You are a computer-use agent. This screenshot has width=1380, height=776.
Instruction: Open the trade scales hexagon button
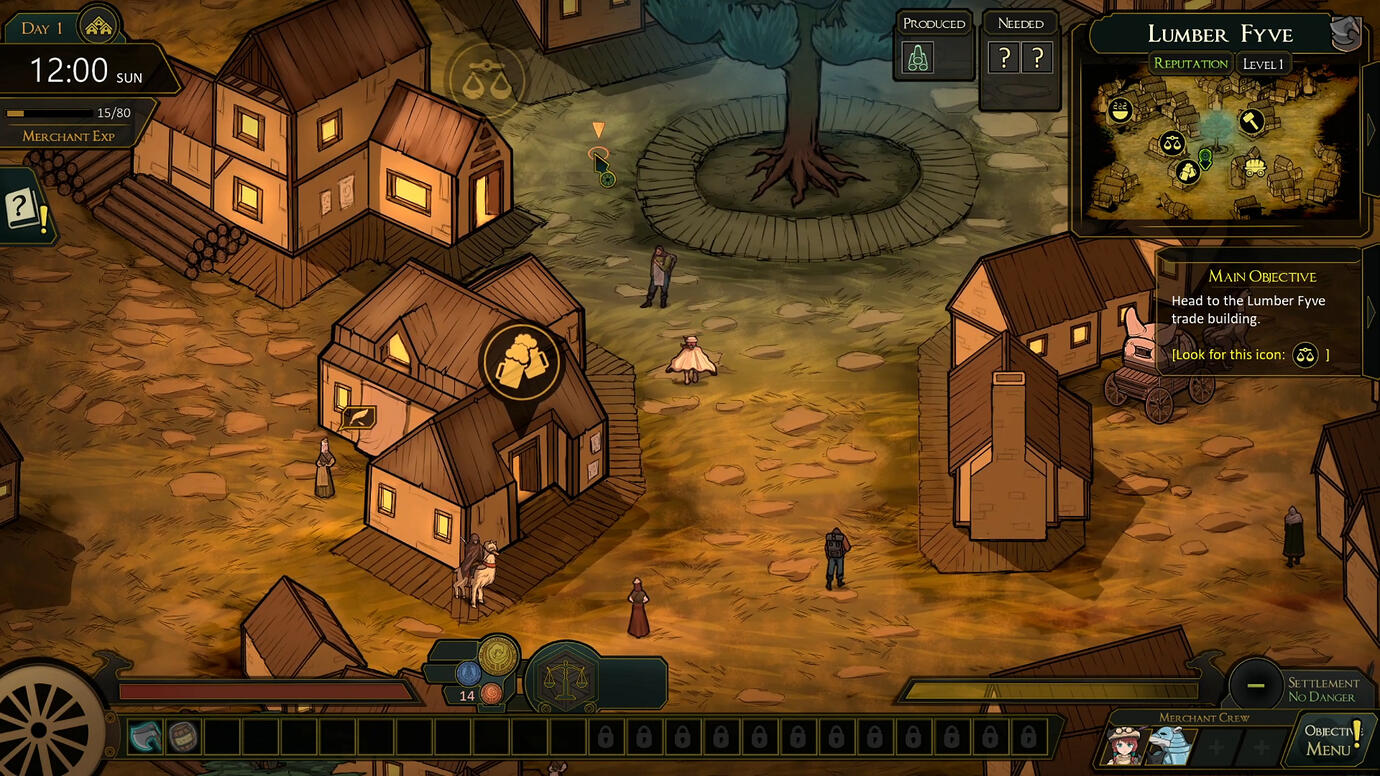(564, 680)
